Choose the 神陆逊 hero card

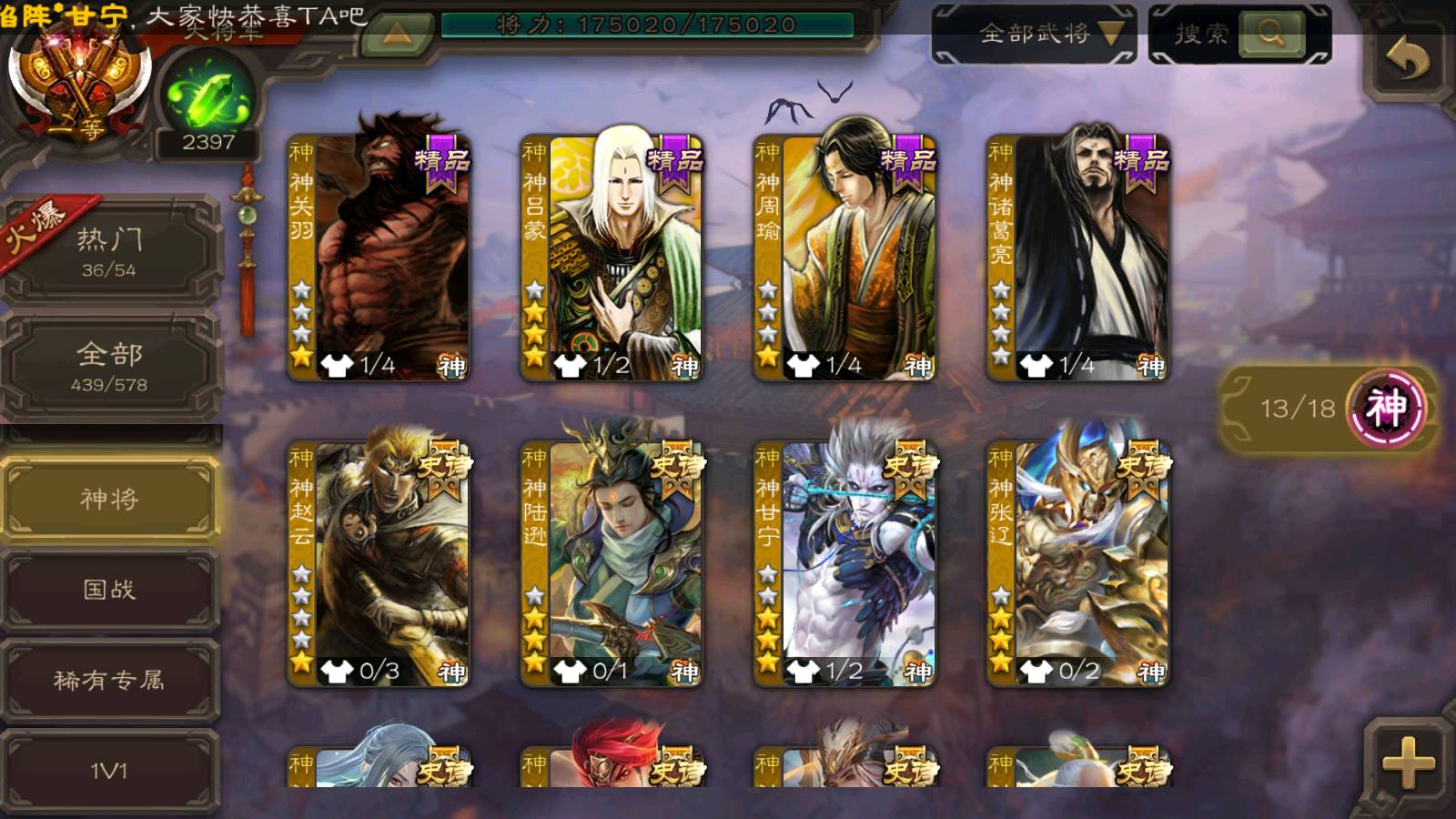[612, 564]
